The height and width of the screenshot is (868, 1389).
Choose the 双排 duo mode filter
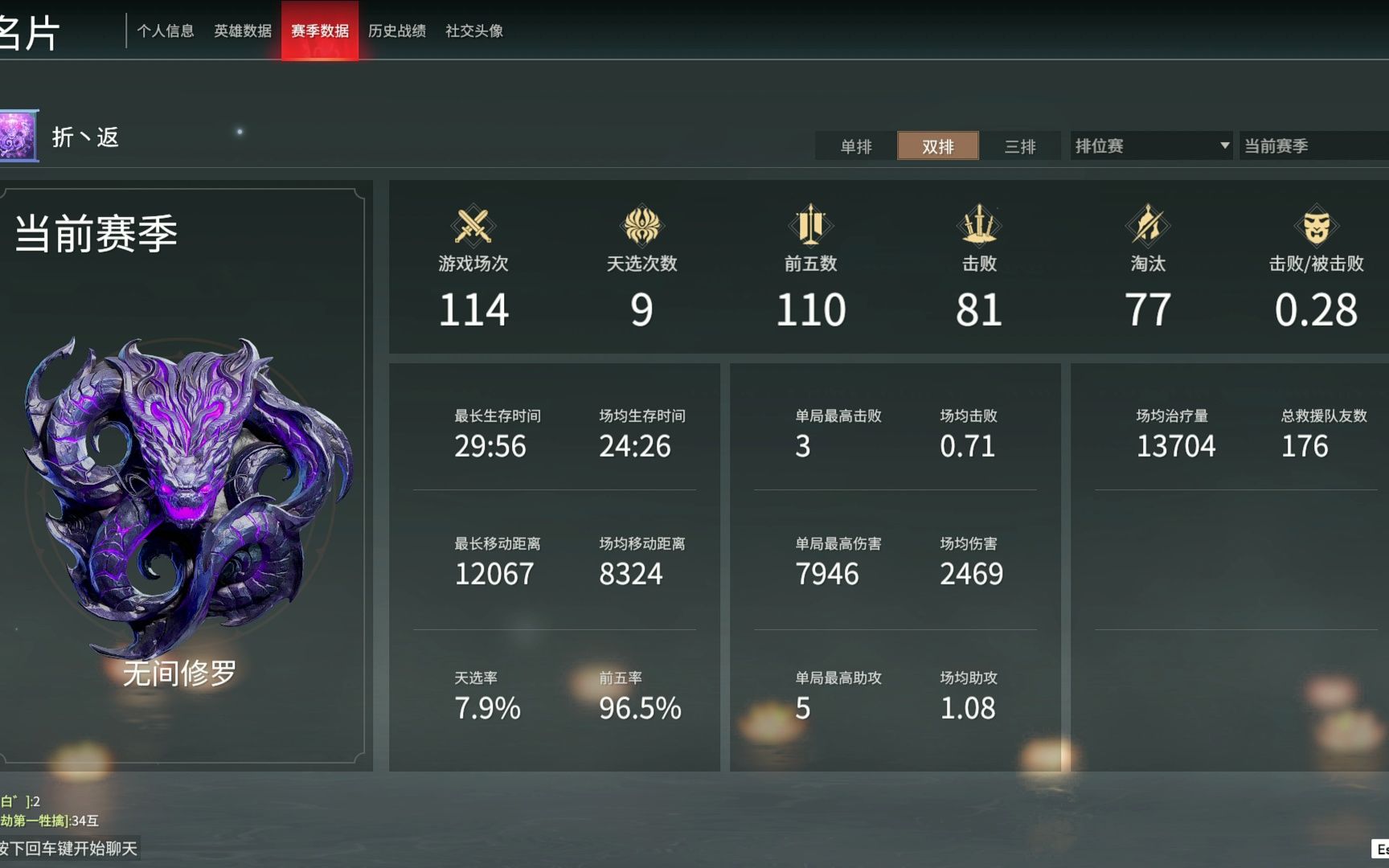click(x=938, y=146)
